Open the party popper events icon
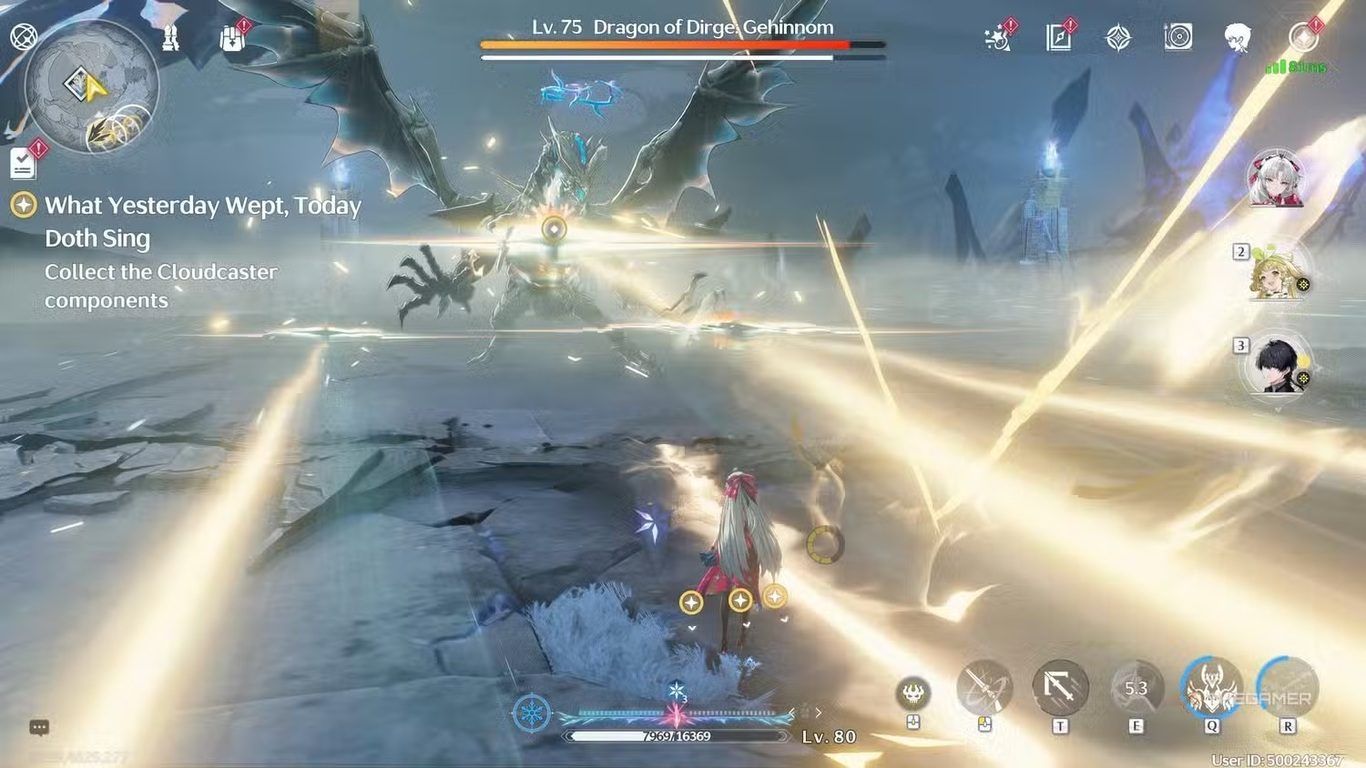 pos(998,38)
